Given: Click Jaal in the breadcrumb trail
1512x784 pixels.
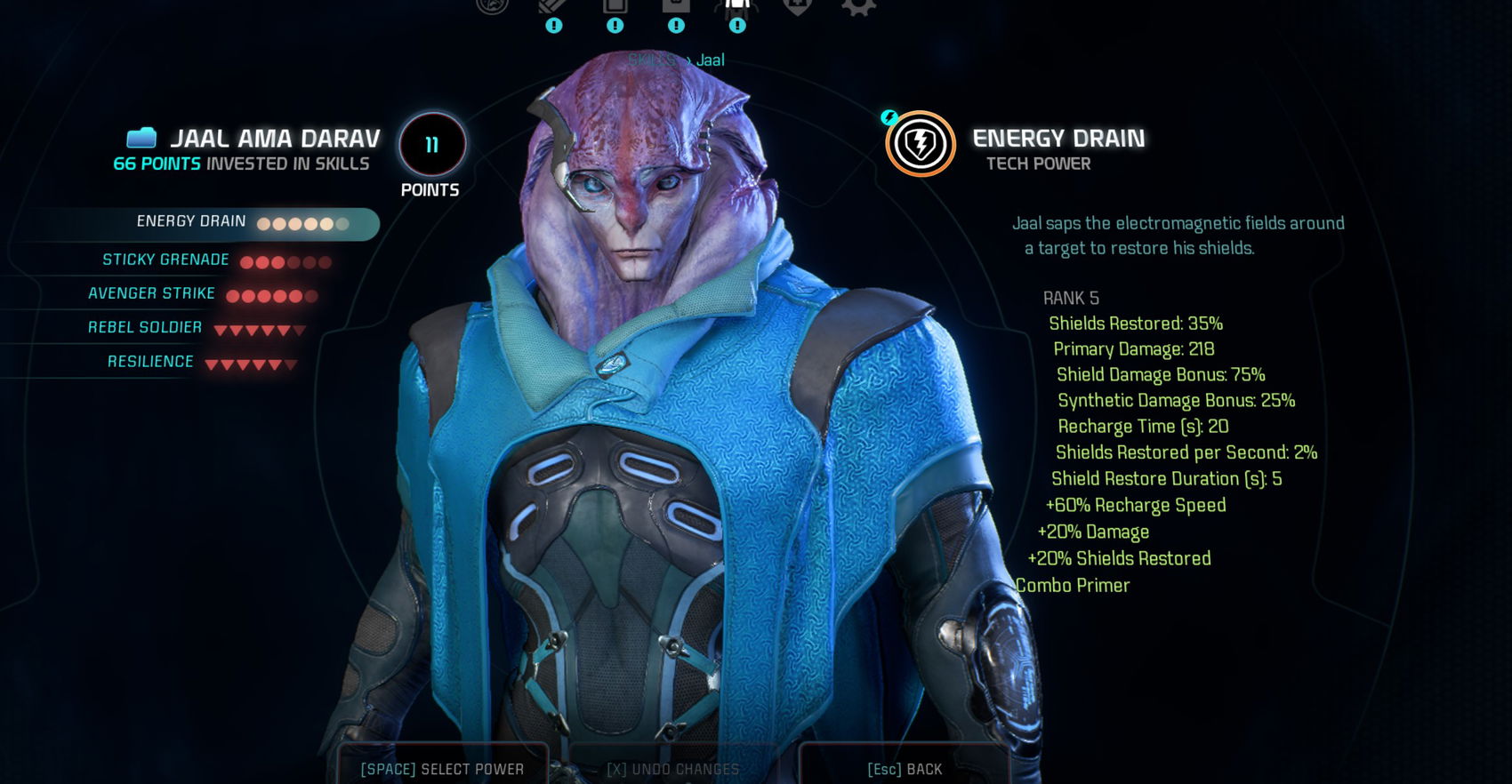Looking at the screenshot, I should click(x=711, y=60).
